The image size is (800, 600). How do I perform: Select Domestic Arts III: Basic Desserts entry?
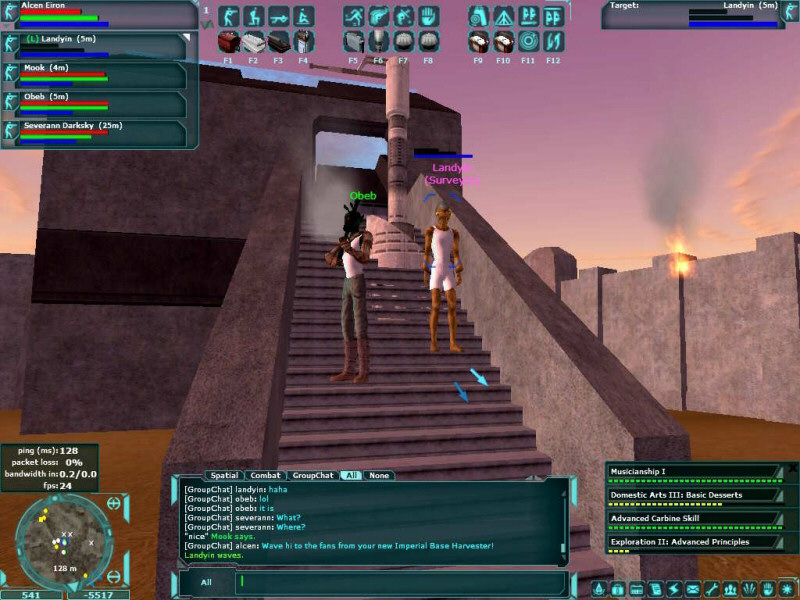pos(692,495)
